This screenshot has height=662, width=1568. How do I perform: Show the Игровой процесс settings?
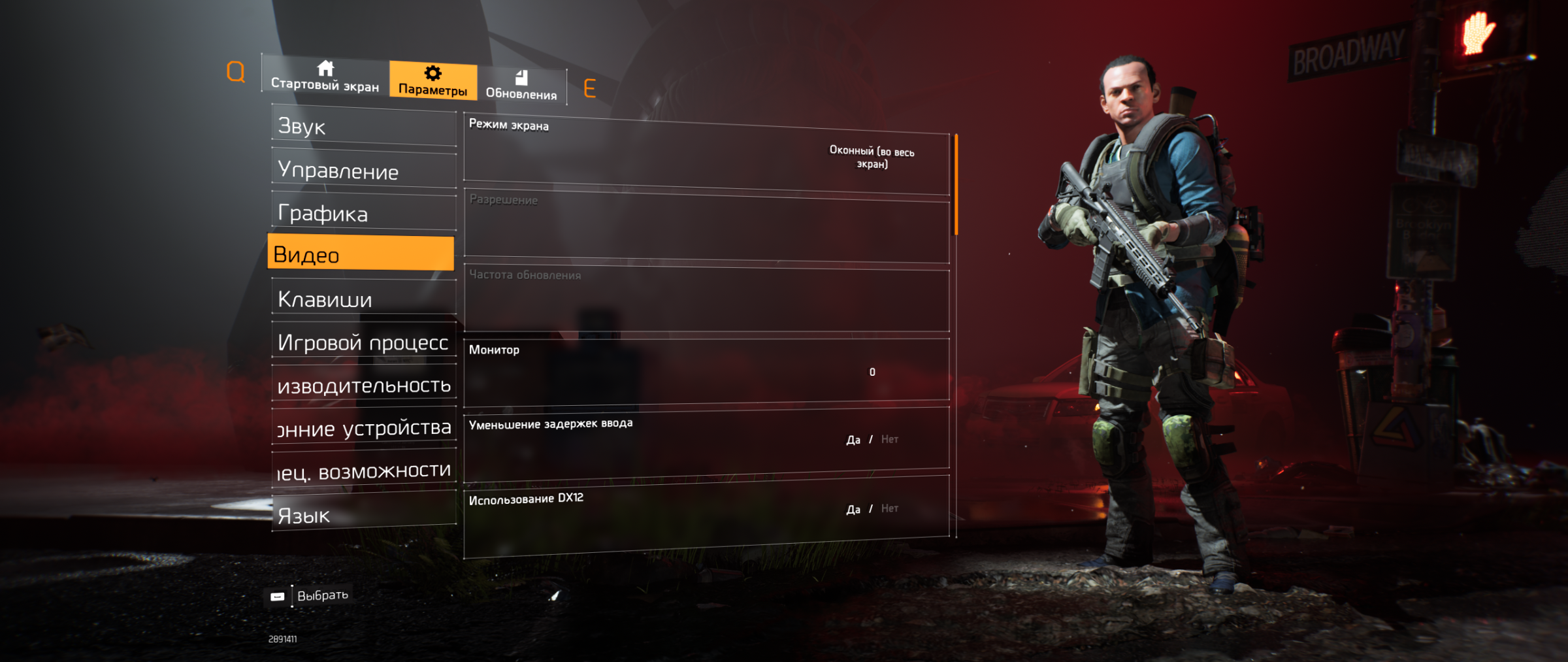(363, 342)
